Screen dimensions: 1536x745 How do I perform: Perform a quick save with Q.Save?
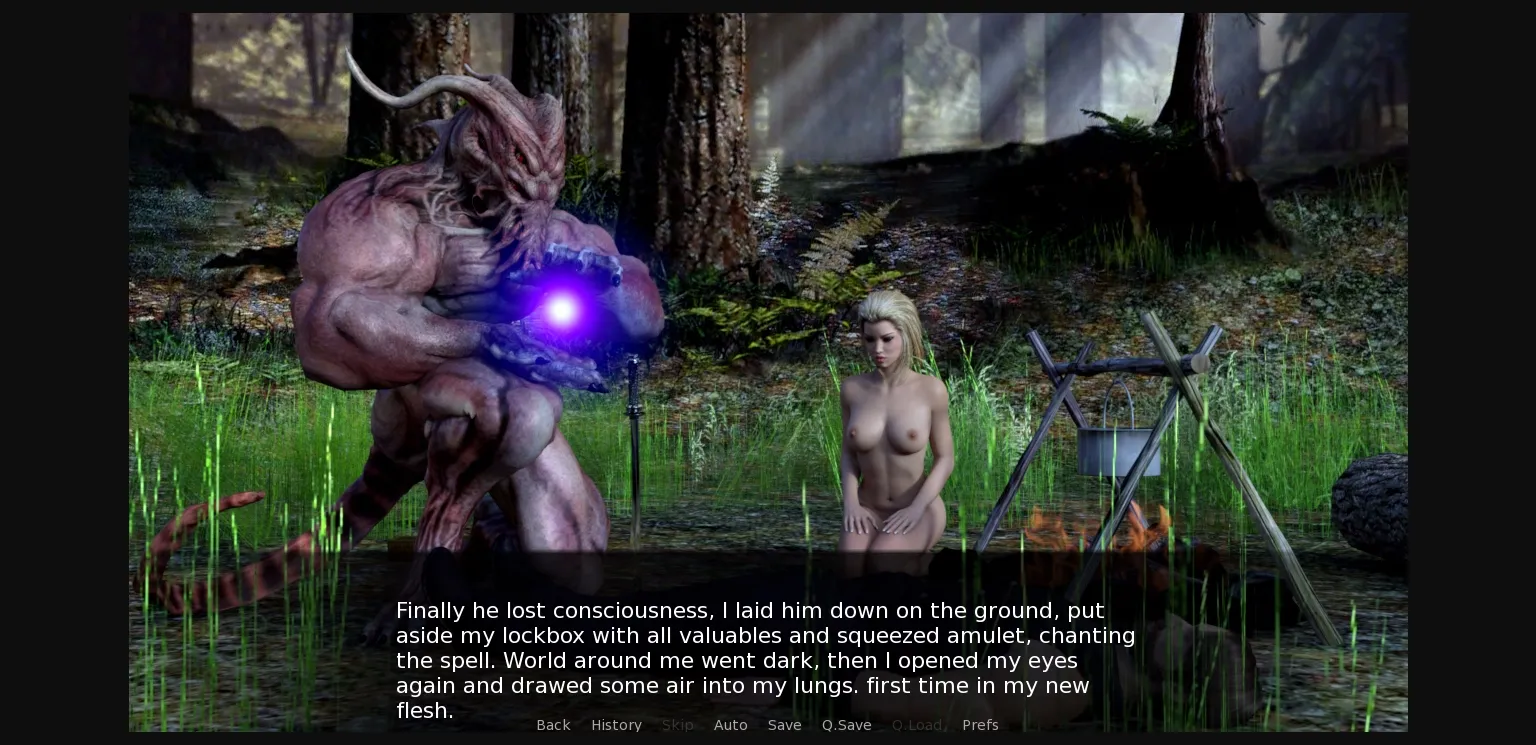(846, 725)
